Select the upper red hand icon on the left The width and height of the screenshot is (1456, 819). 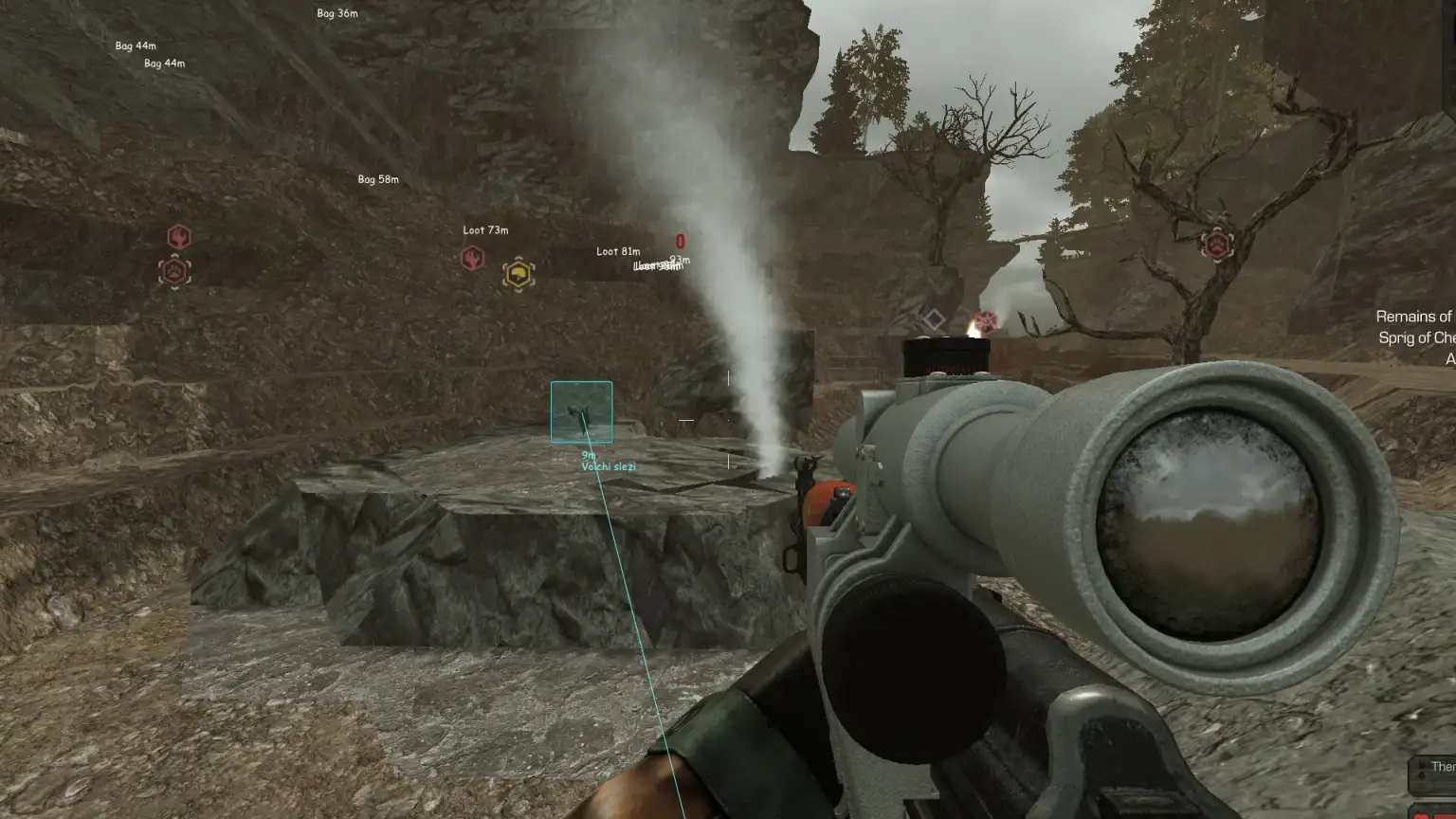pyautogui.click(x=178, y=238)
